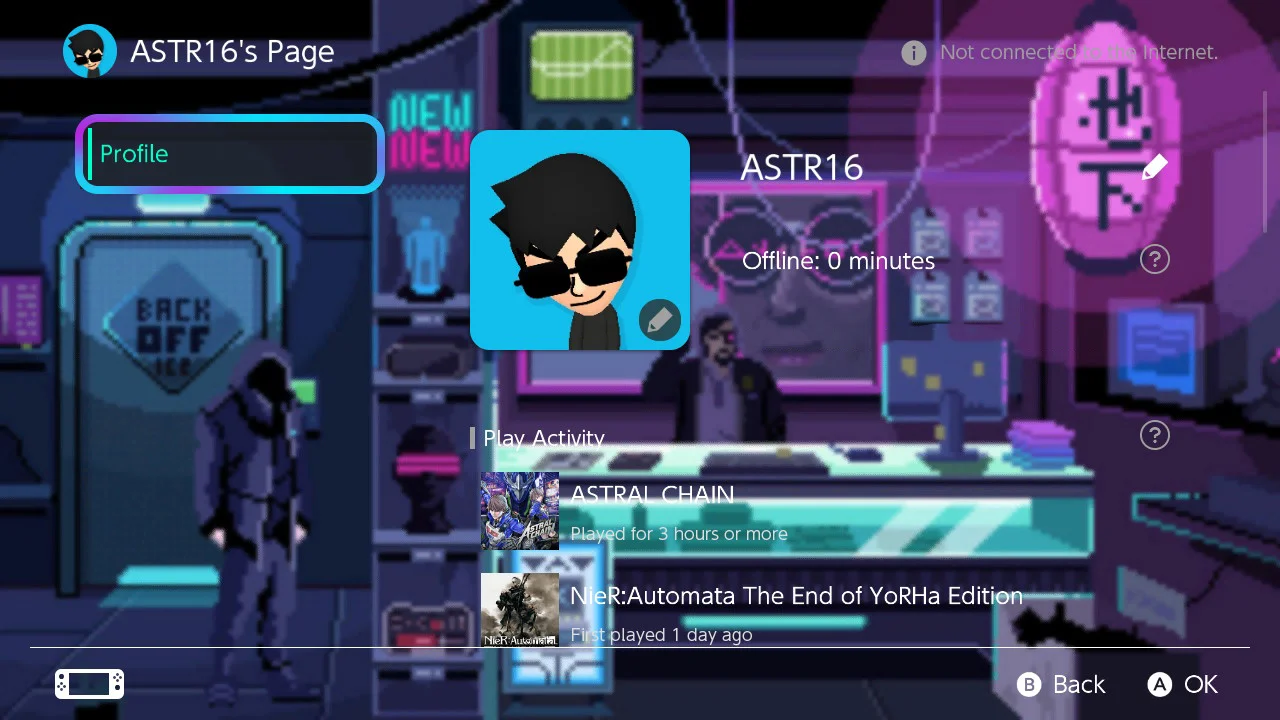Show help for Play Activity
The image size is (1280, 720).
coord(1154,435)
